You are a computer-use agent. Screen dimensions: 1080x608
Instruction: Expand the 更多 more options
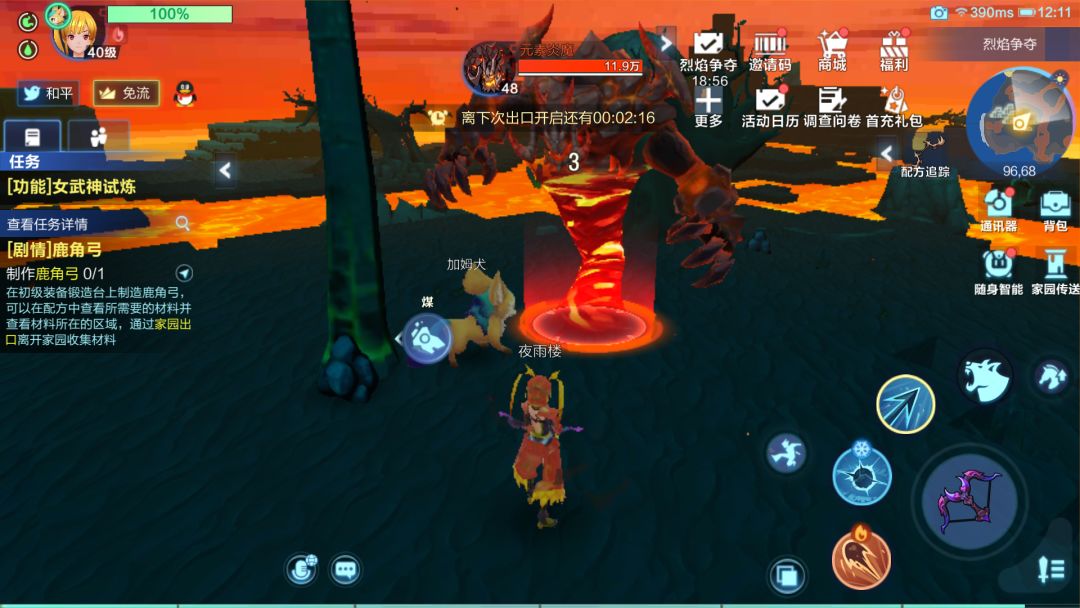[708, 106]
